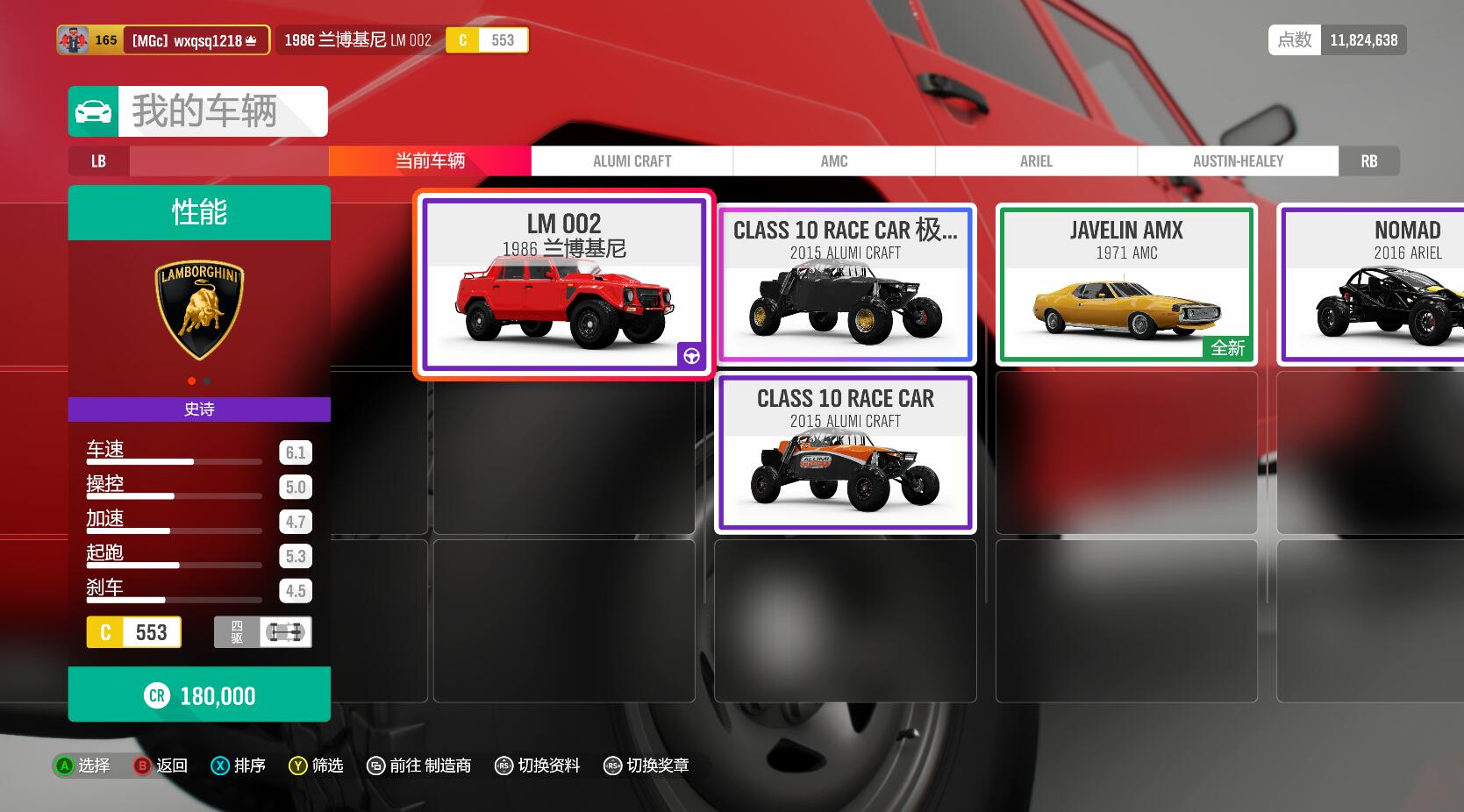Switch to the AMC manufacturer tab
Screen dimensions: 1464x812
(x=833, y=161)
